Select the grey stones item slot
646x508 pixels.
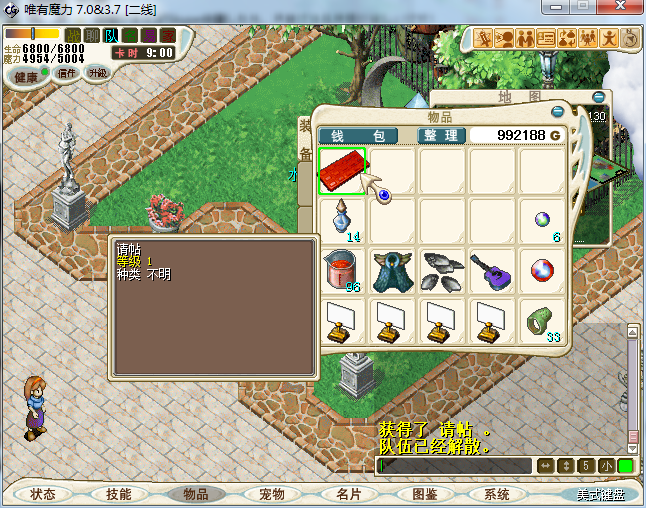point(442,271)
